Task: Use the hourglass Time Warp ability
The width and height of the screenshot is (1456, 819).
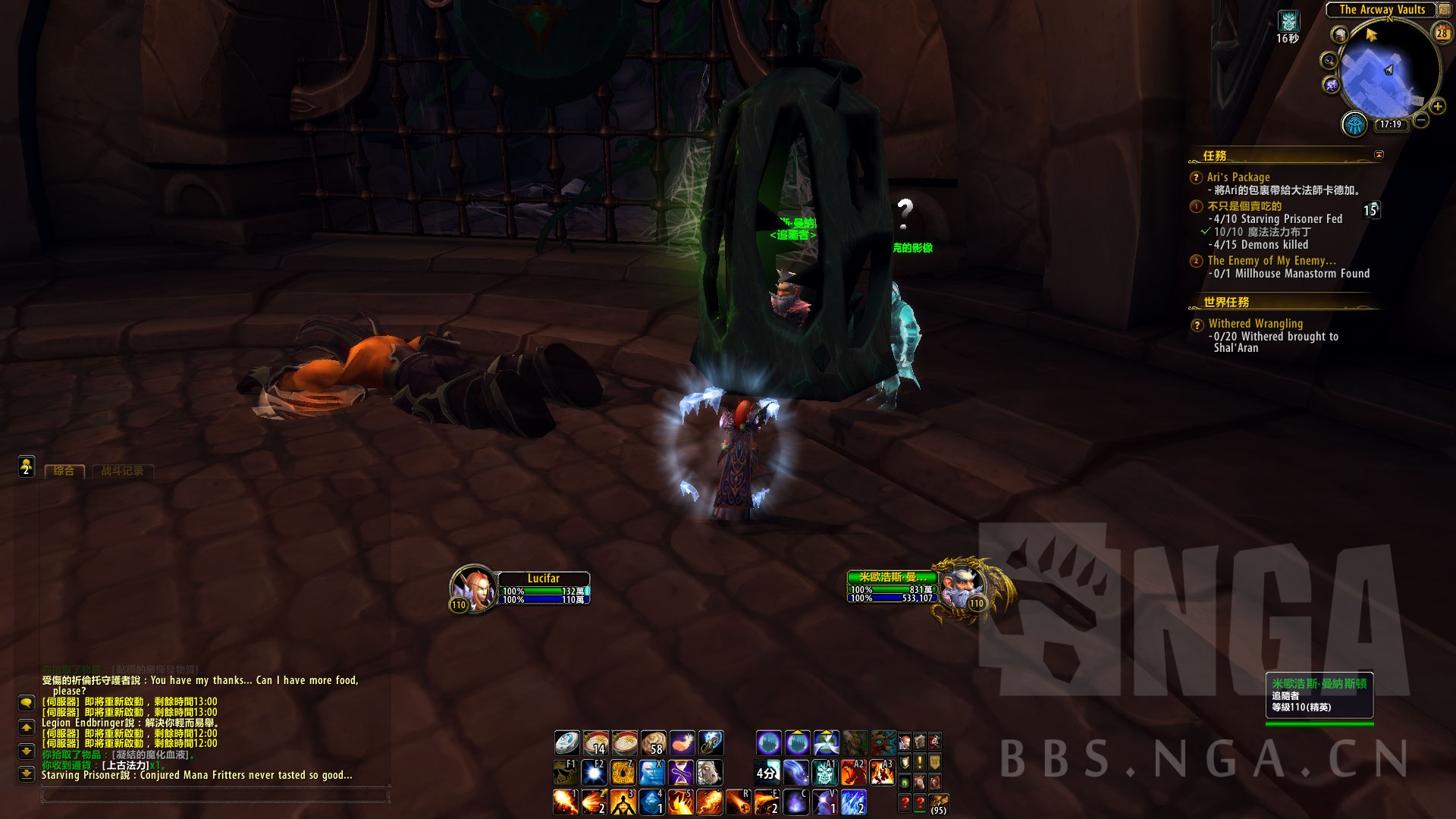Action: tap(681, 773)
